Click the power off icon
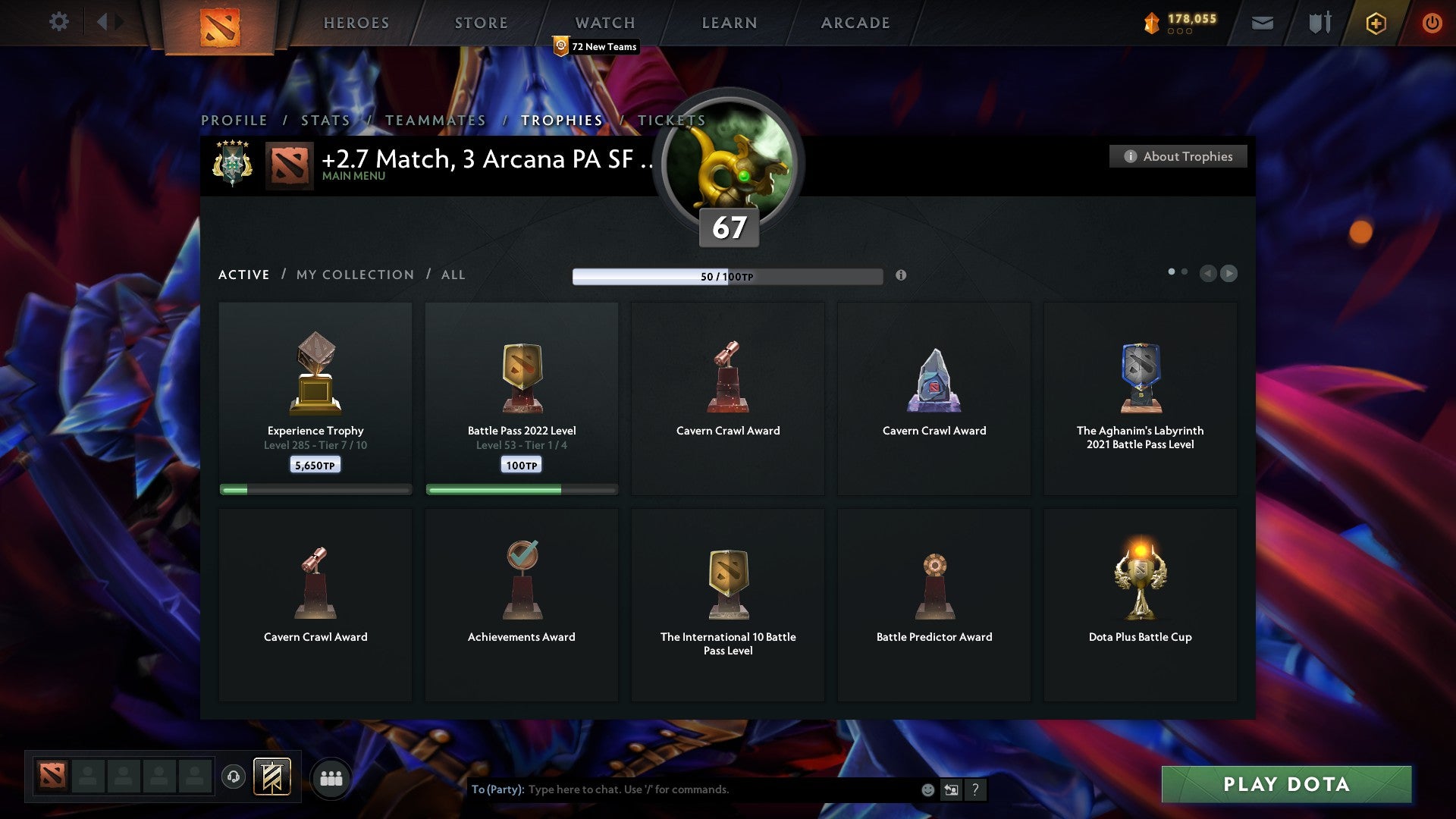This screenshot has height=819, width=1456. point(1432,23)
